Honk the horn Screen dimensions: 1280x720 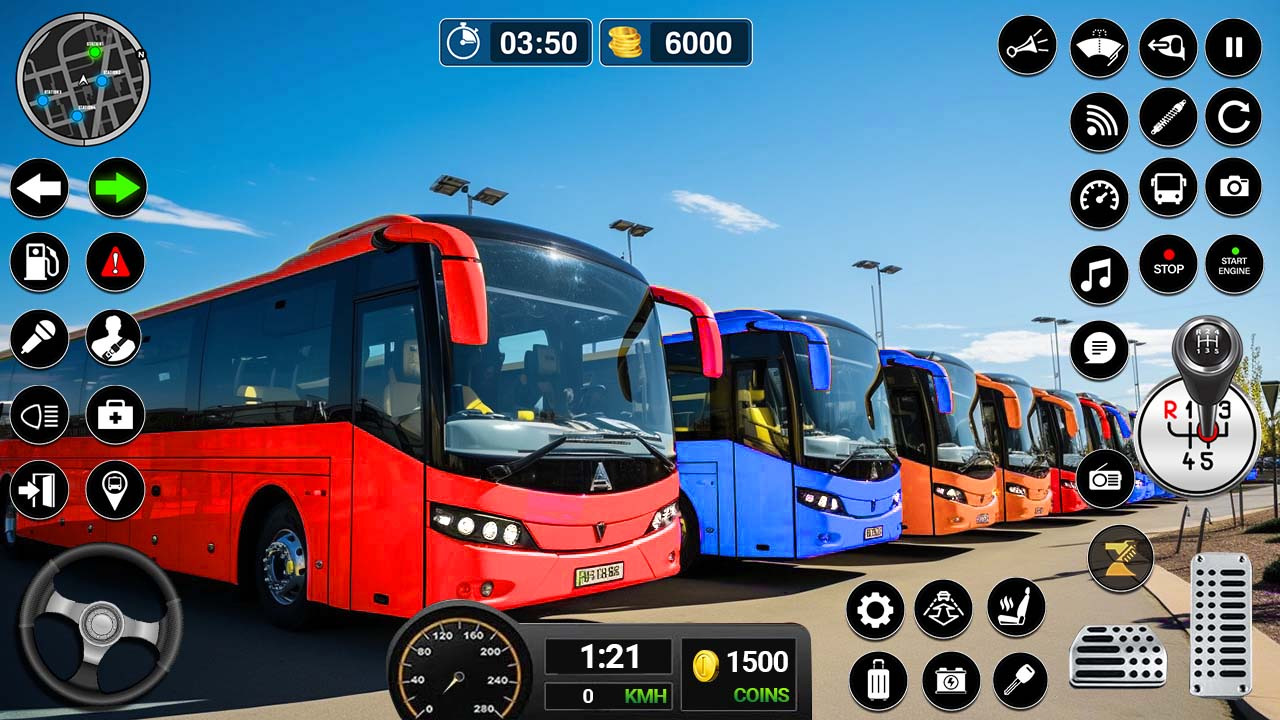point(1026,47)
